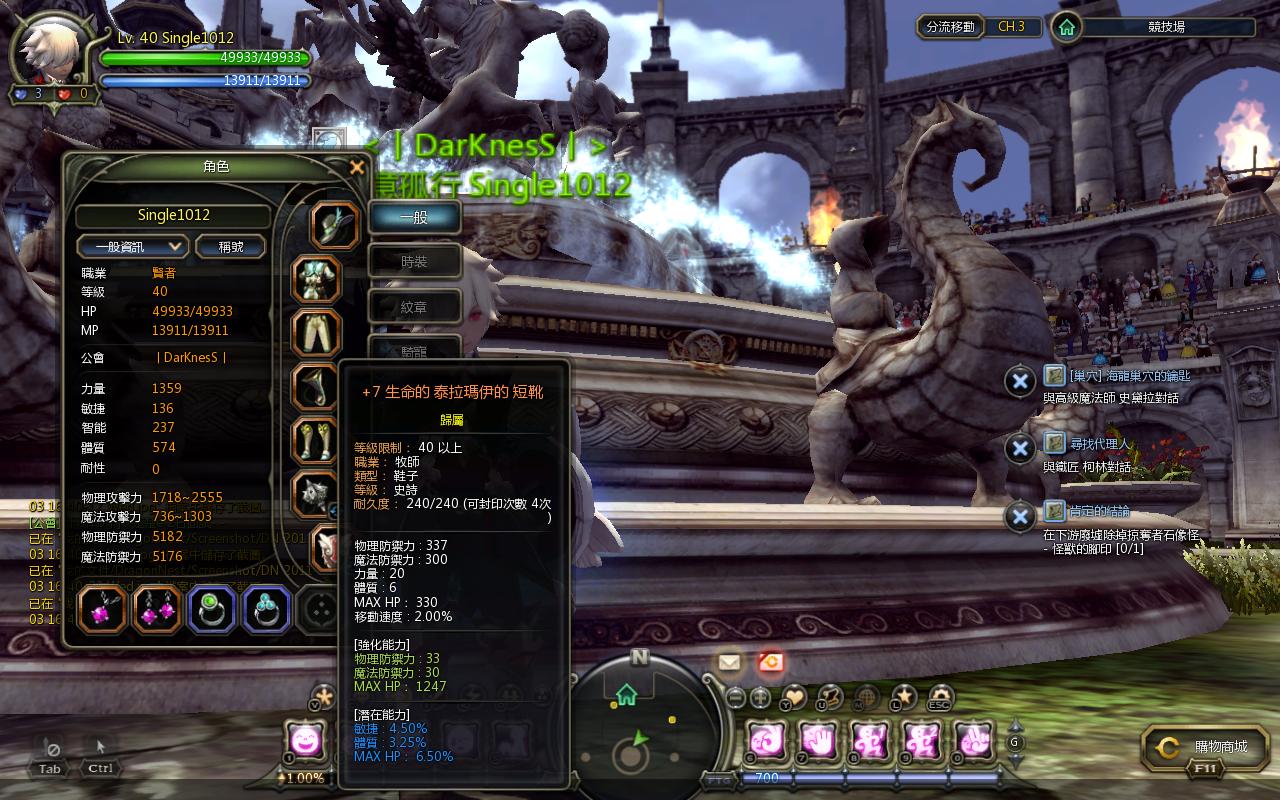The height and width of the screenshot is (800, 1280).
Task: Click the 稱號 title button
Action: pos(231,246)
